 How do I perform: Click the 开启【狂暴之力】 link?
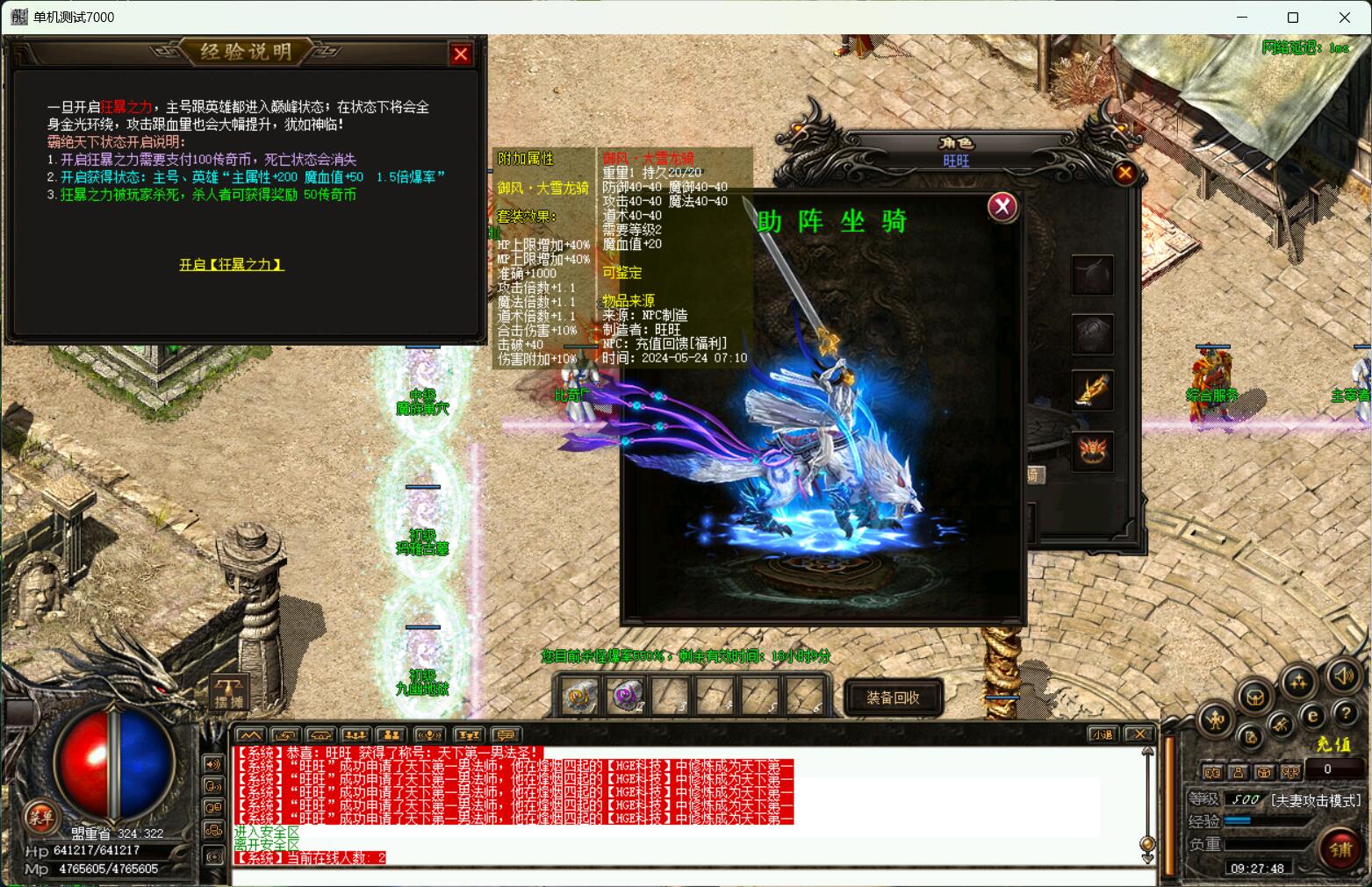(x=232, y=264)
